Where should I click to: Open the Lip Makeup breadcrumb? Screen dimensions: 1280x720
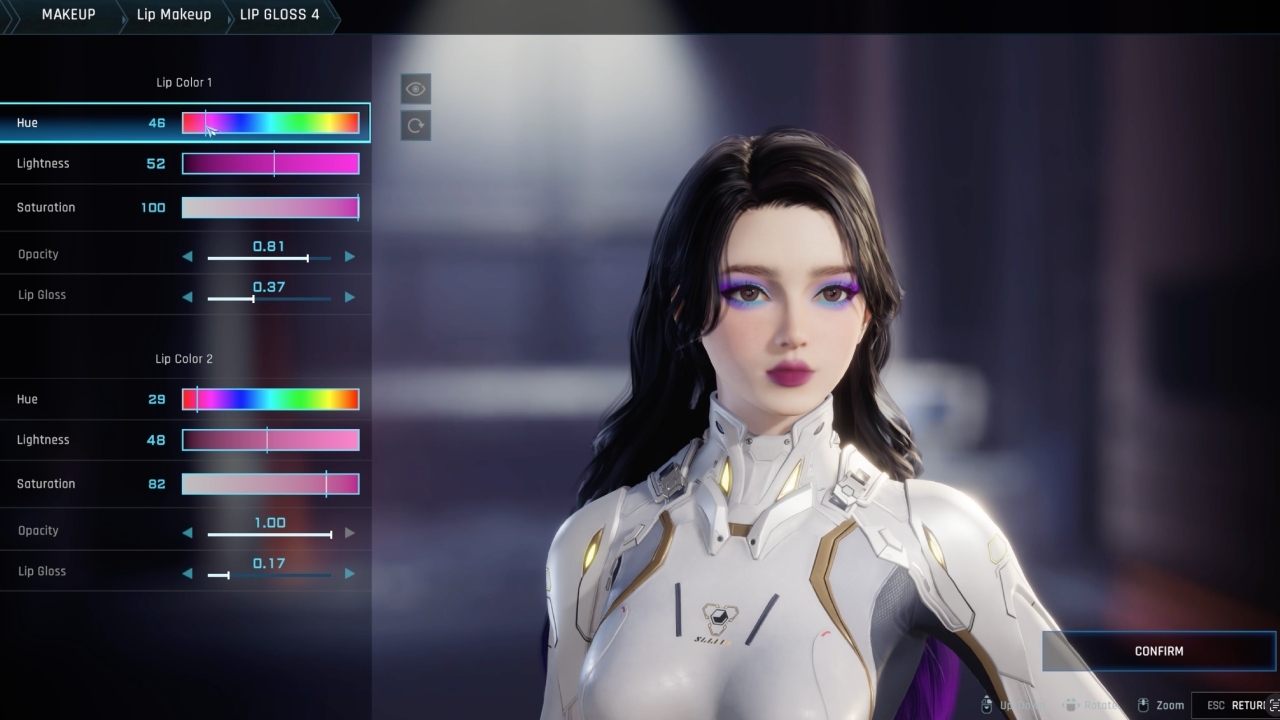tap(173, 15)
